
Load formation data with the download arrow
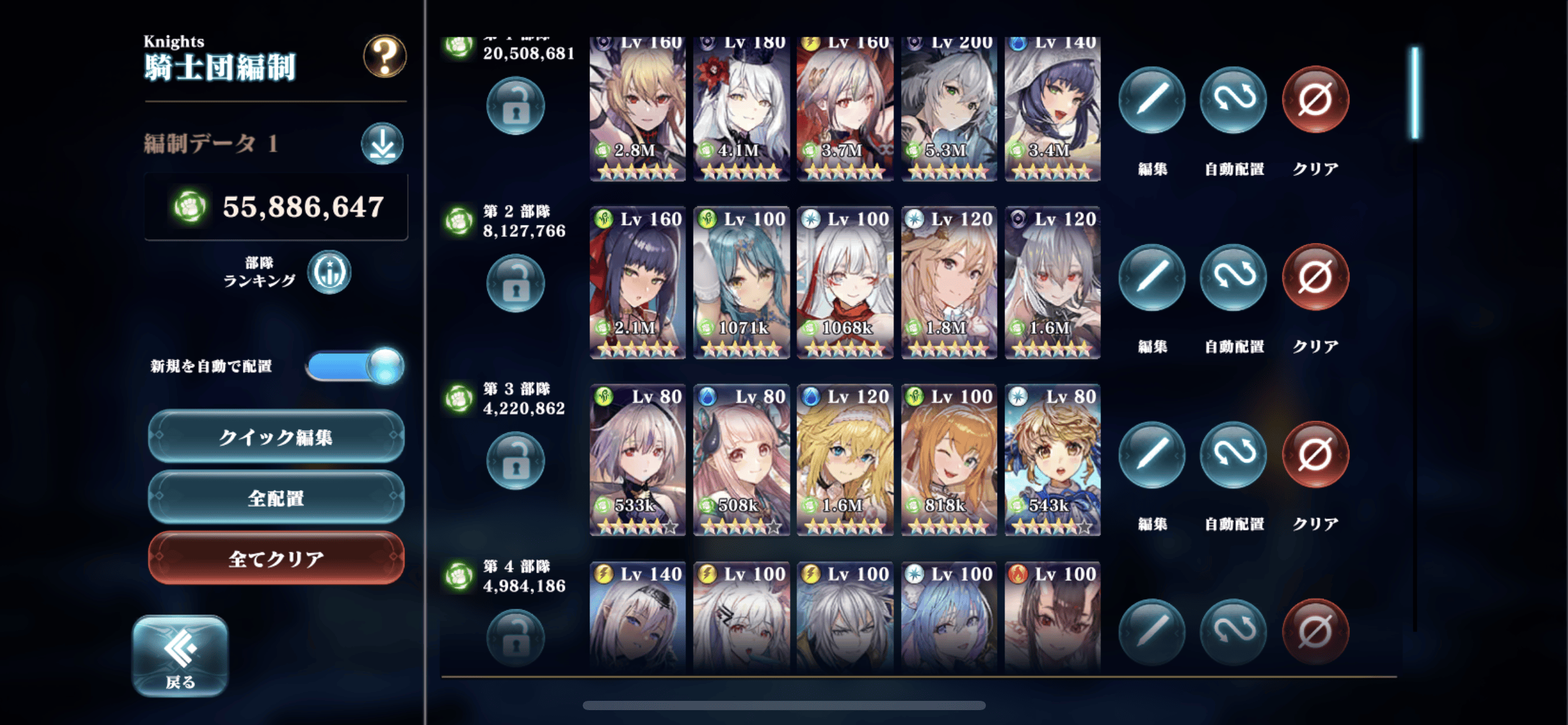pyautogui.click(x=382, y=144)
